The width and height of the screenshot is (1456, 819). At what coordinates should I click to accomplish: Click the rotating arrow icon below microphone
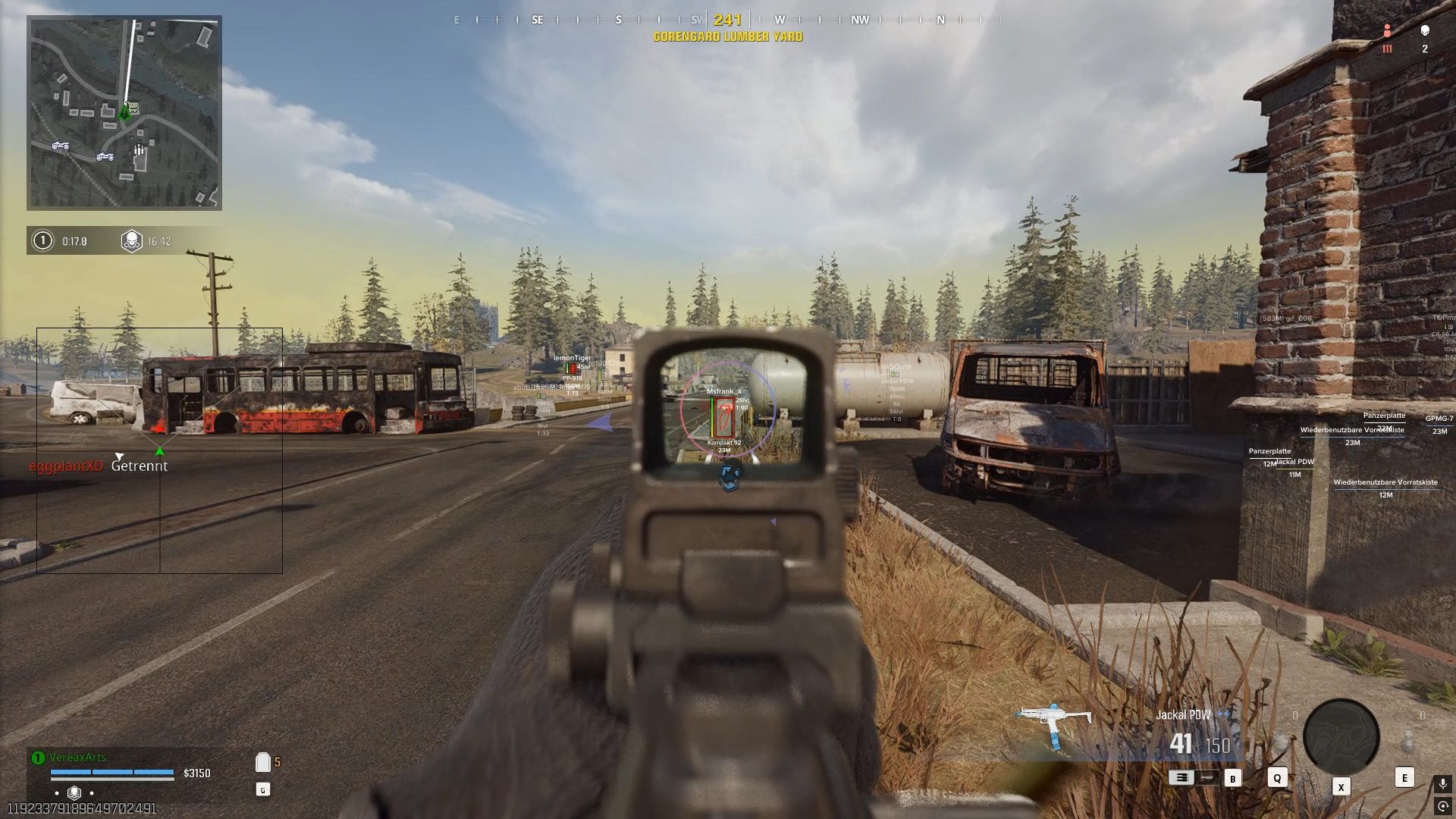[1442, 806]
